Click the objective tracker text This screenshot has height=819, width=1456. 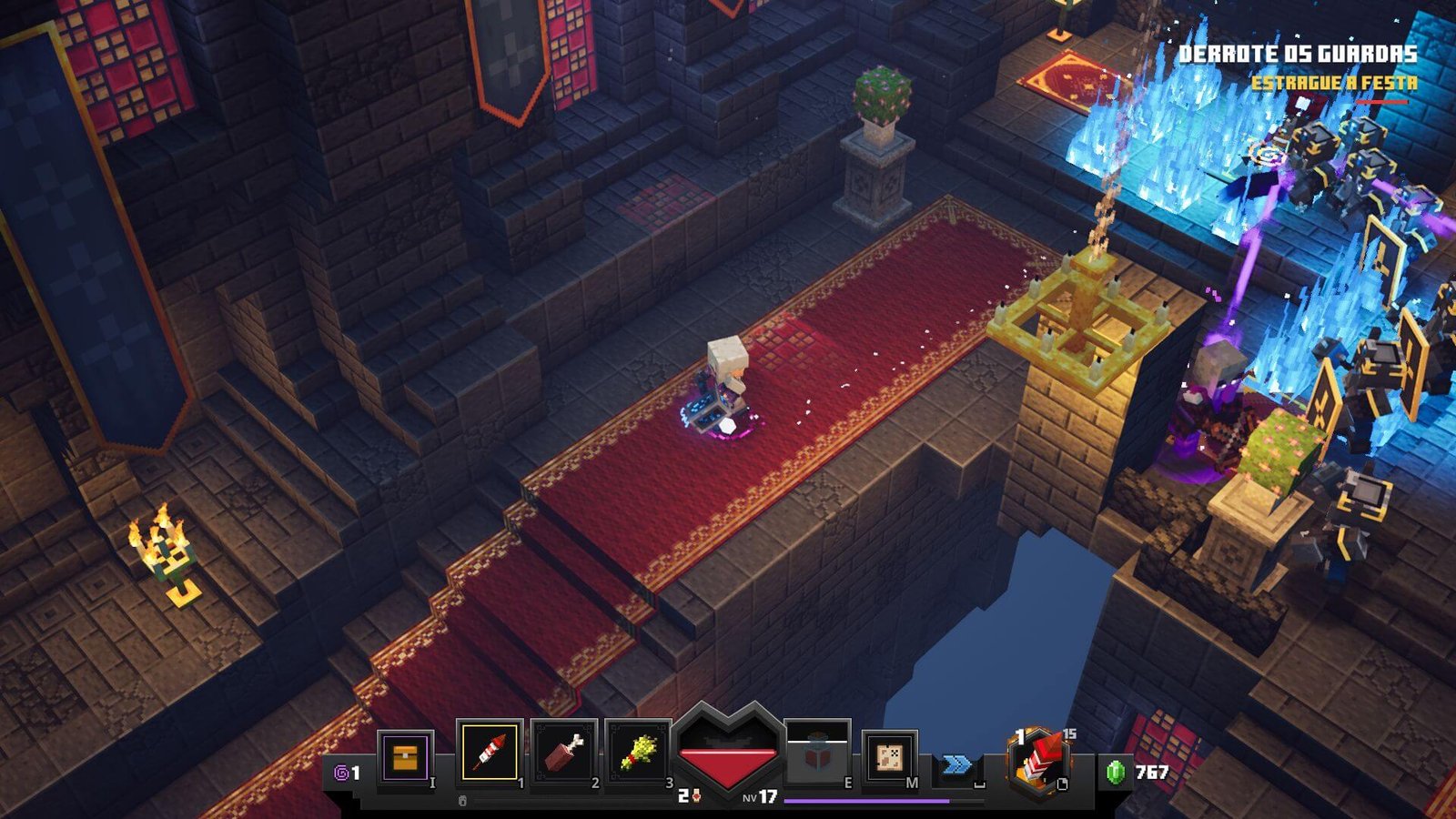pos(1298,55)
